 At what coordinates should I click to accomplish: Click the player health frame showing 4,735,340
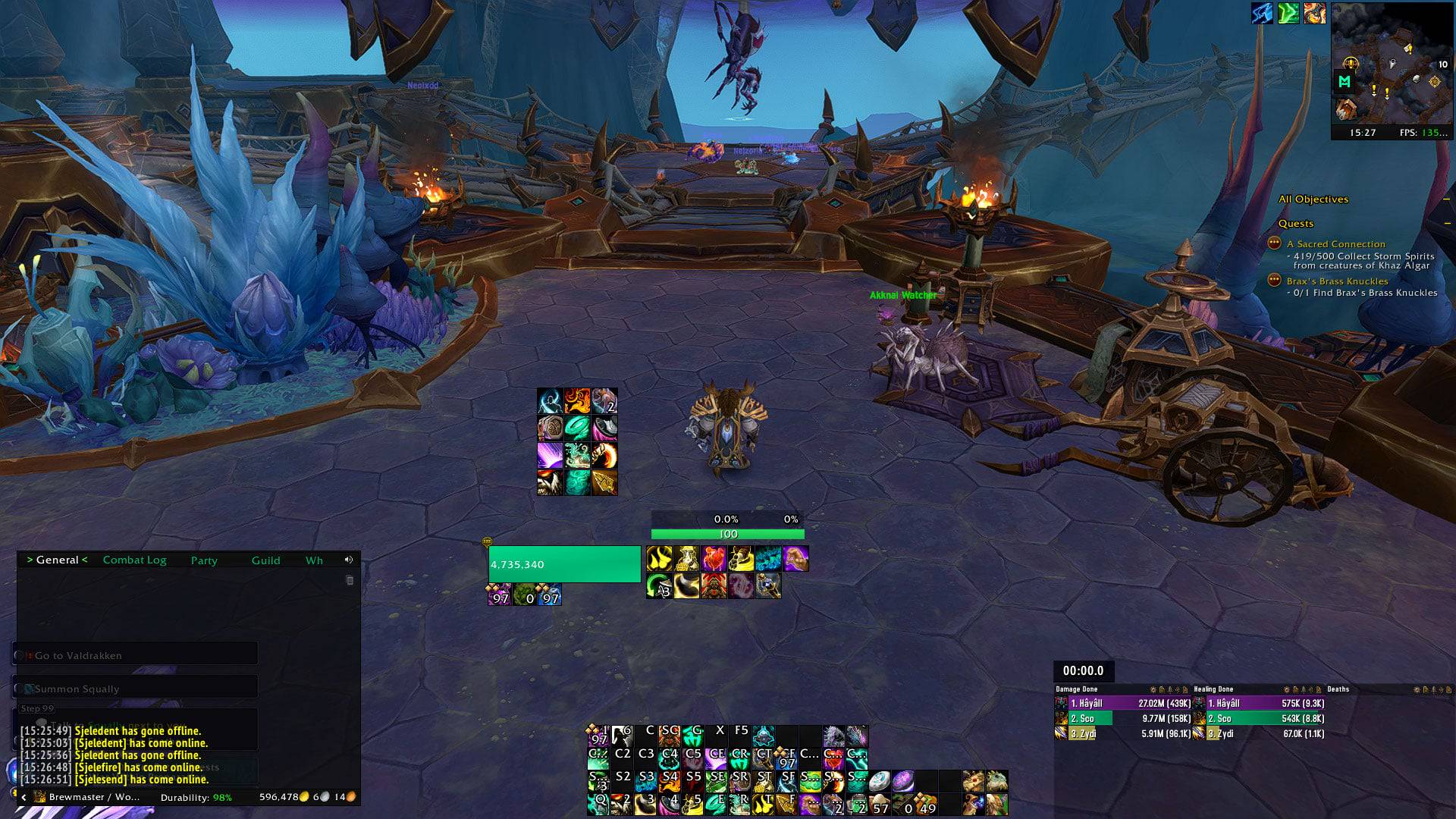564,564
